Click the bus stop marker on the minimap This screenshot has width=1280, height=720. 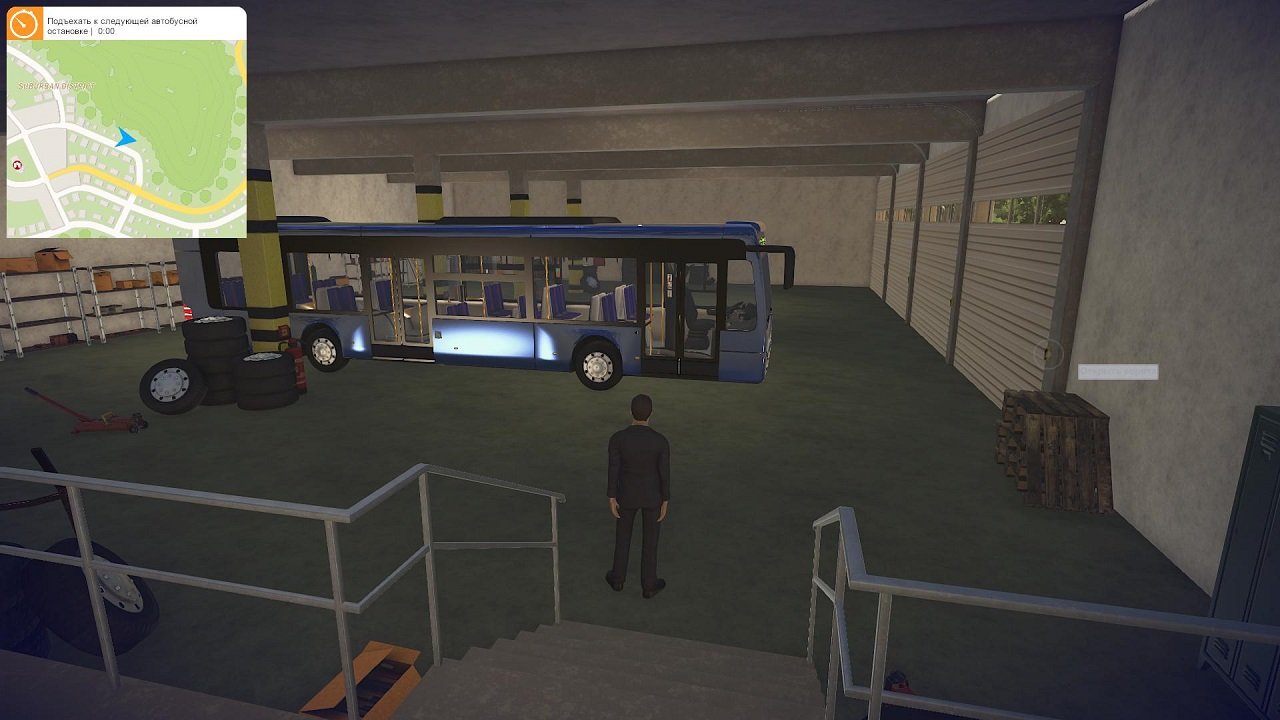click(x=17, y=166)
